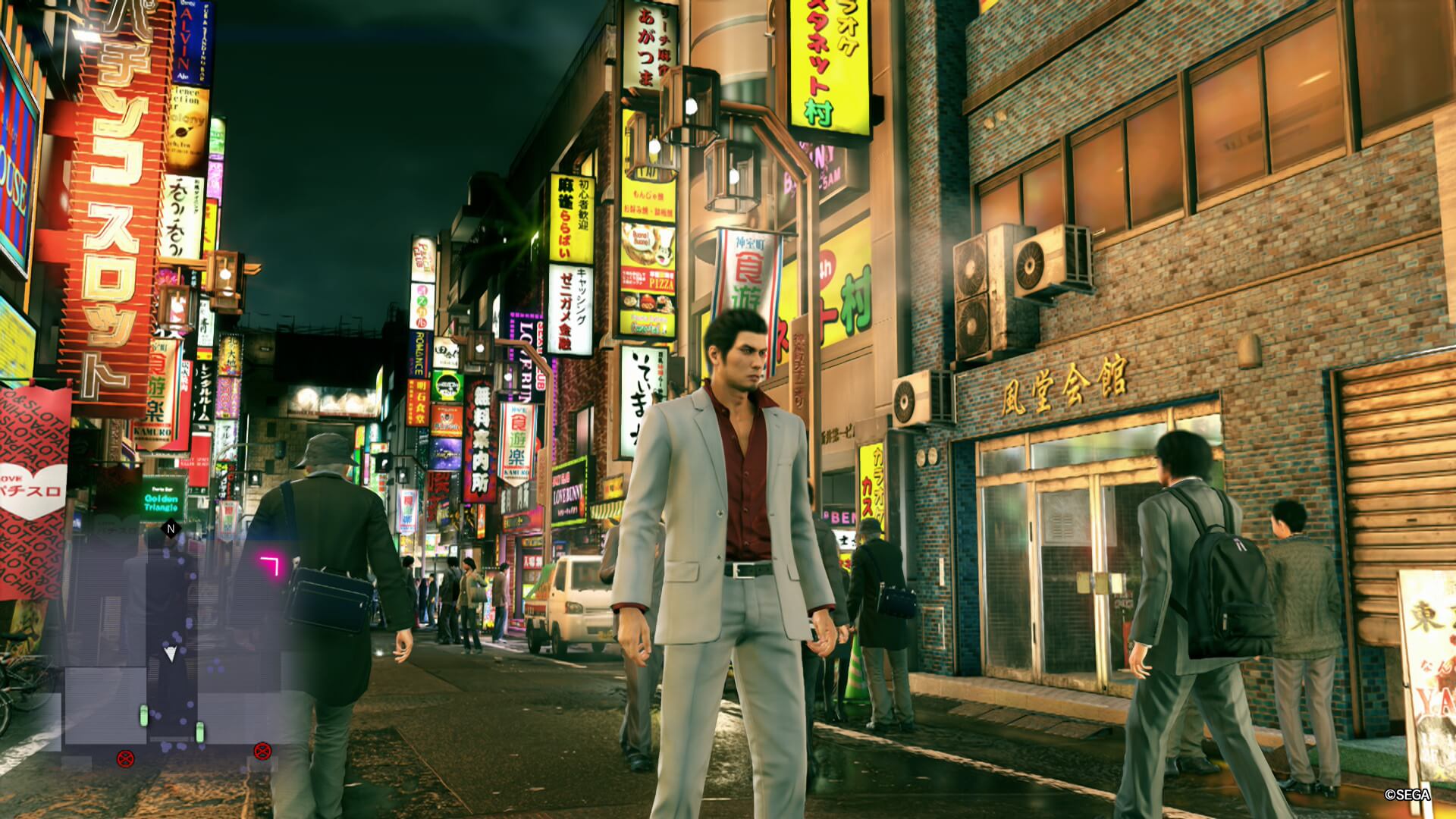Screen dimensions: 1456x819
Task: Select the pink objective marker on minimap
Action: pyautogui.click(x=269, y=566)
